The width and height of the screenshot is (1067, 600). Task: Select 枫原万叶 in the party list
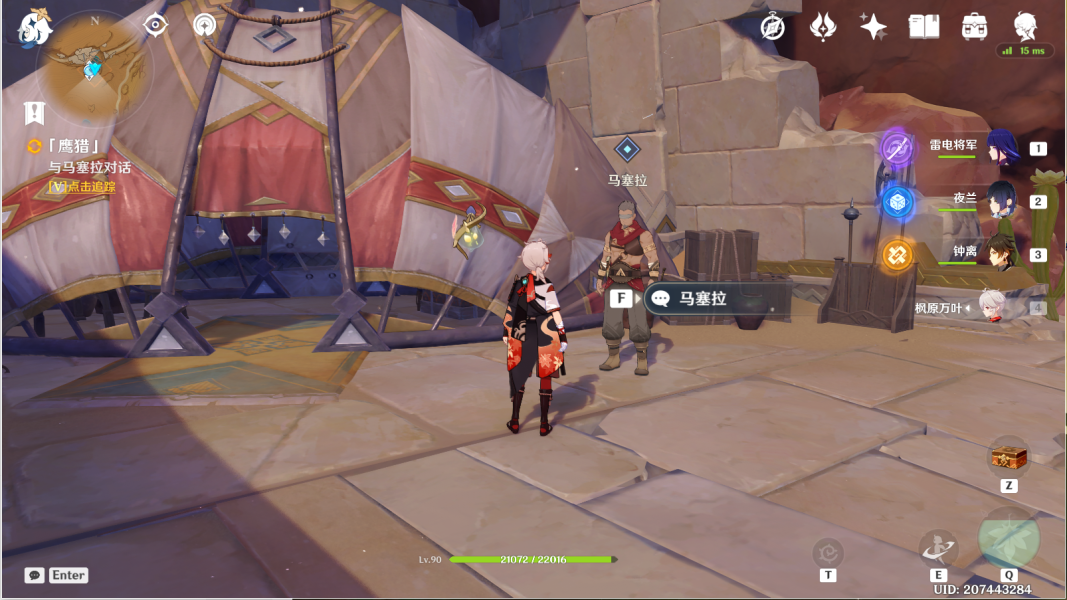[990, 308]
